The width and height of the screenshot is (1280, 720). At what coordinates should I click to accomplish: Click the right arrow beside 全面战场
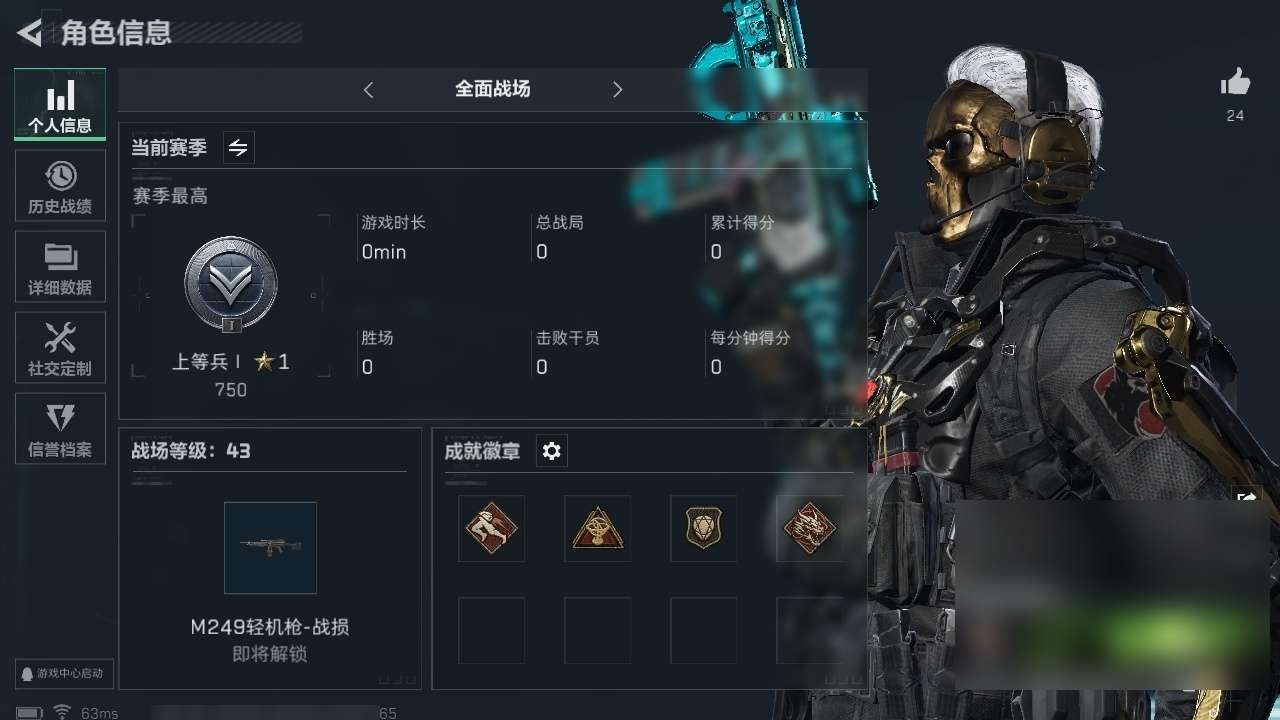tap(617, 90)
